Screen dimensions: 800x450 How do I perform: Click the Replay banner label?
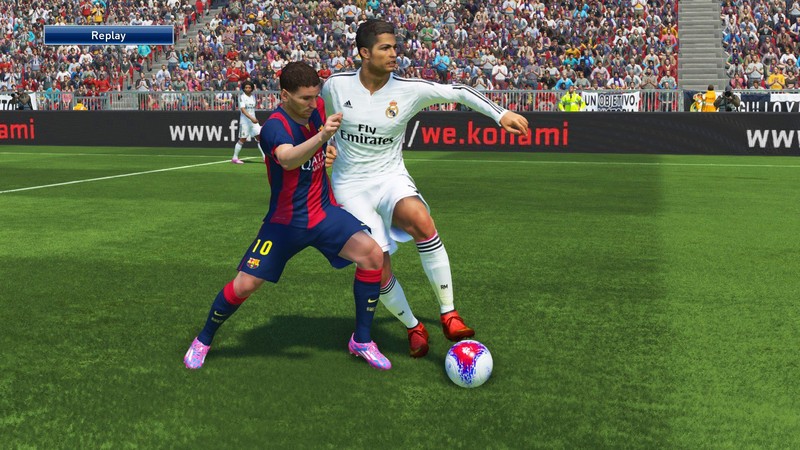pos(108,36)
